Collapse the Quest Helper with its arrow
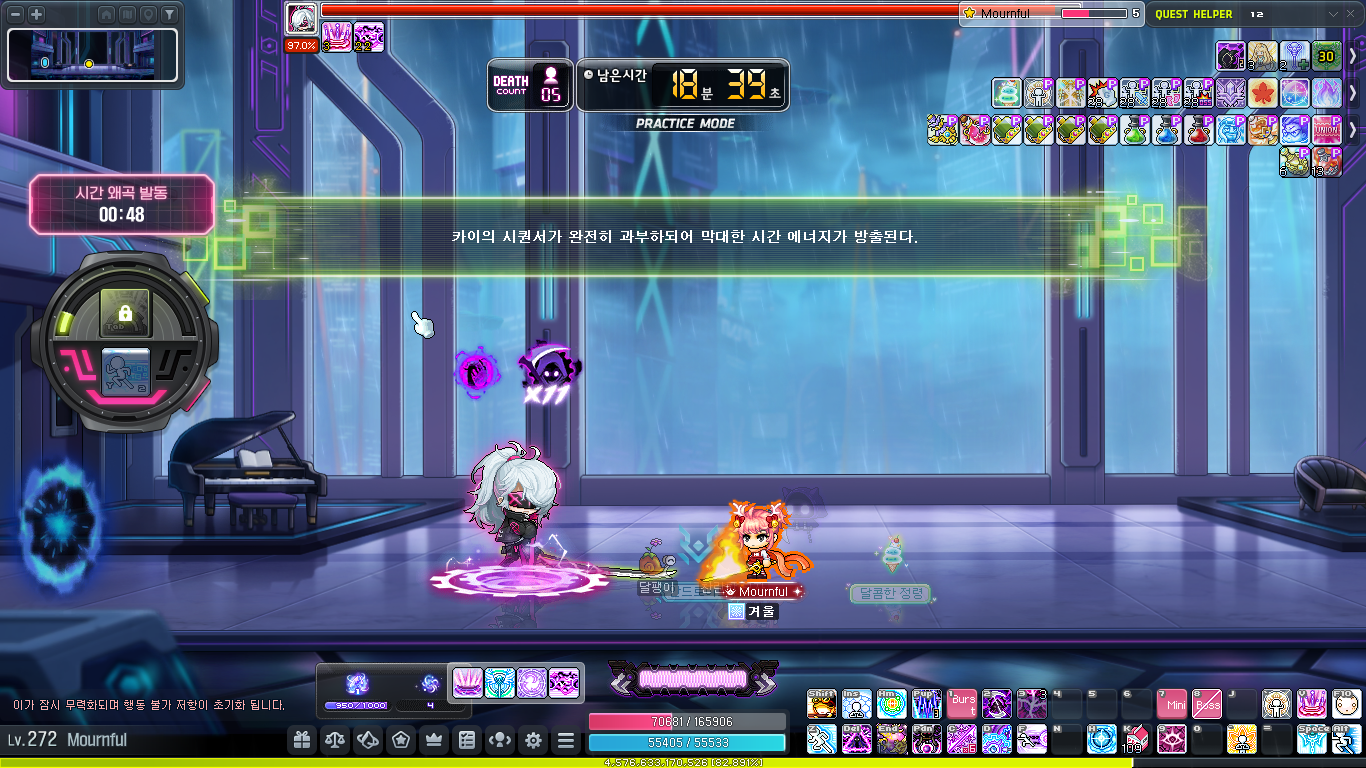 point(1332,14)
